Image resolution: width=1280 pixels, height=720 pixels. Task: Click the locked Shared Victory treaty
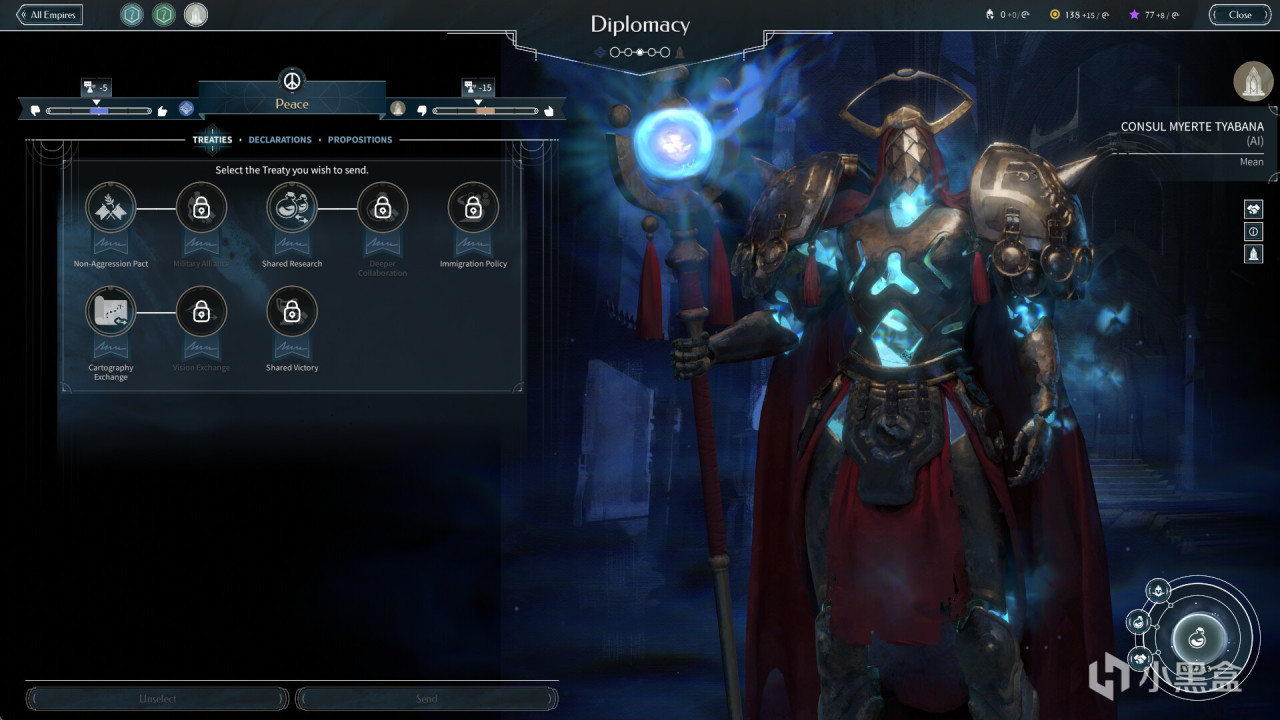[292, 312]
